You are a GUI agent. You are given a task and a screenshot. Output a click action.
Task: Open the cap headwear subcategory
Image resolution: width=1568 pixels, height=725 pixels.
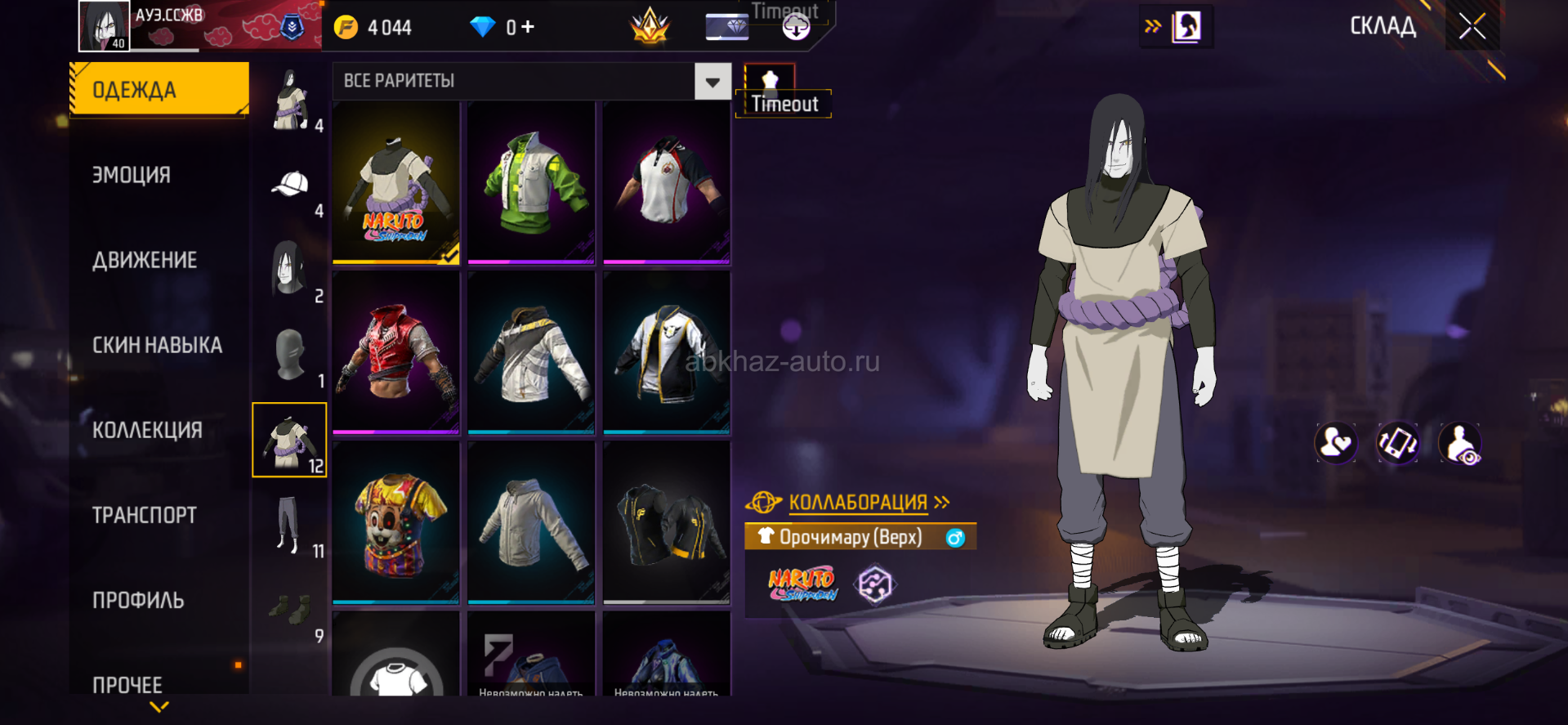(x=290, y=186)
